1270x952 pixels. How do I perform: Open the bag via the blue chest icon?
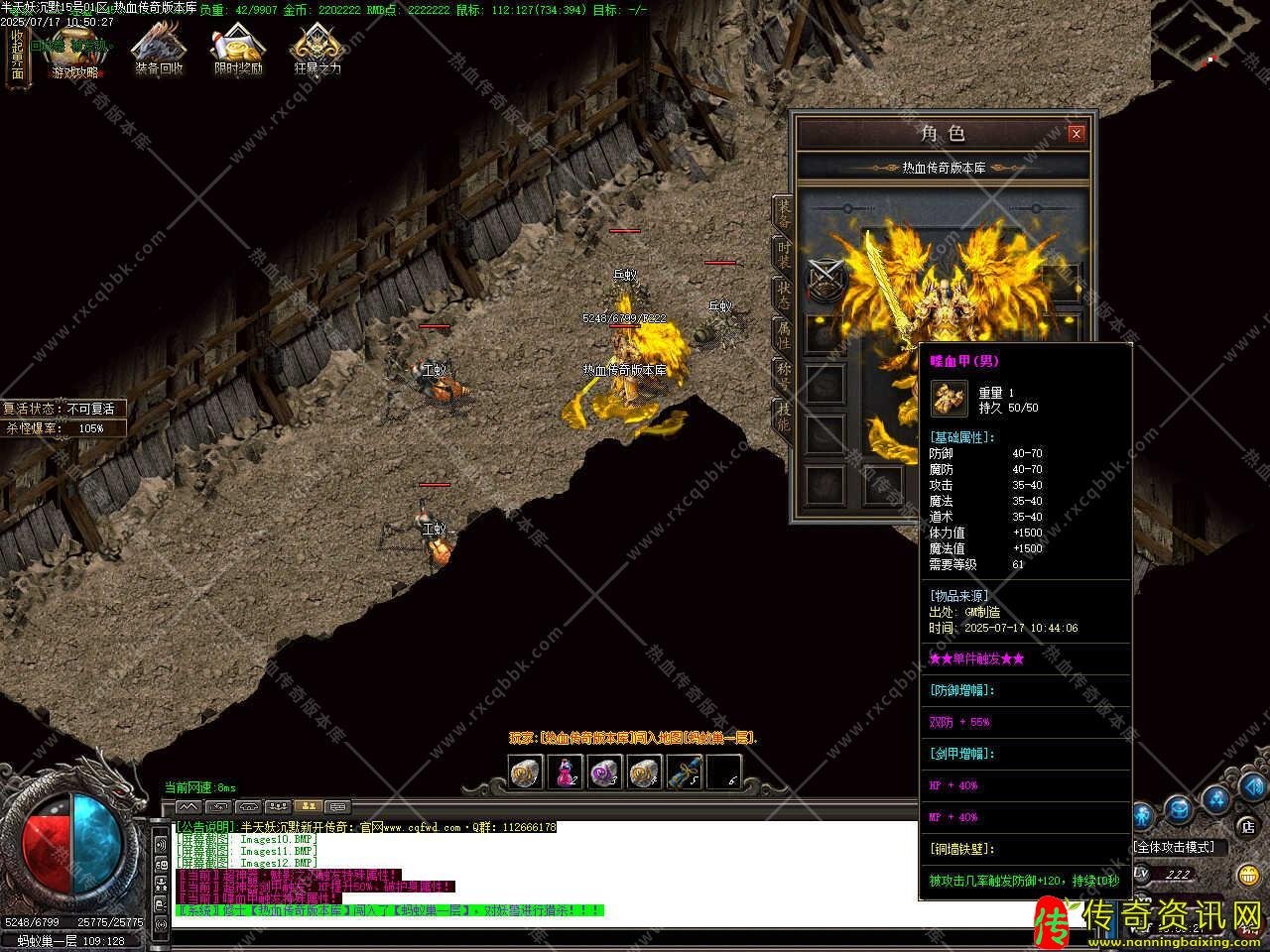click(1178, 809)
